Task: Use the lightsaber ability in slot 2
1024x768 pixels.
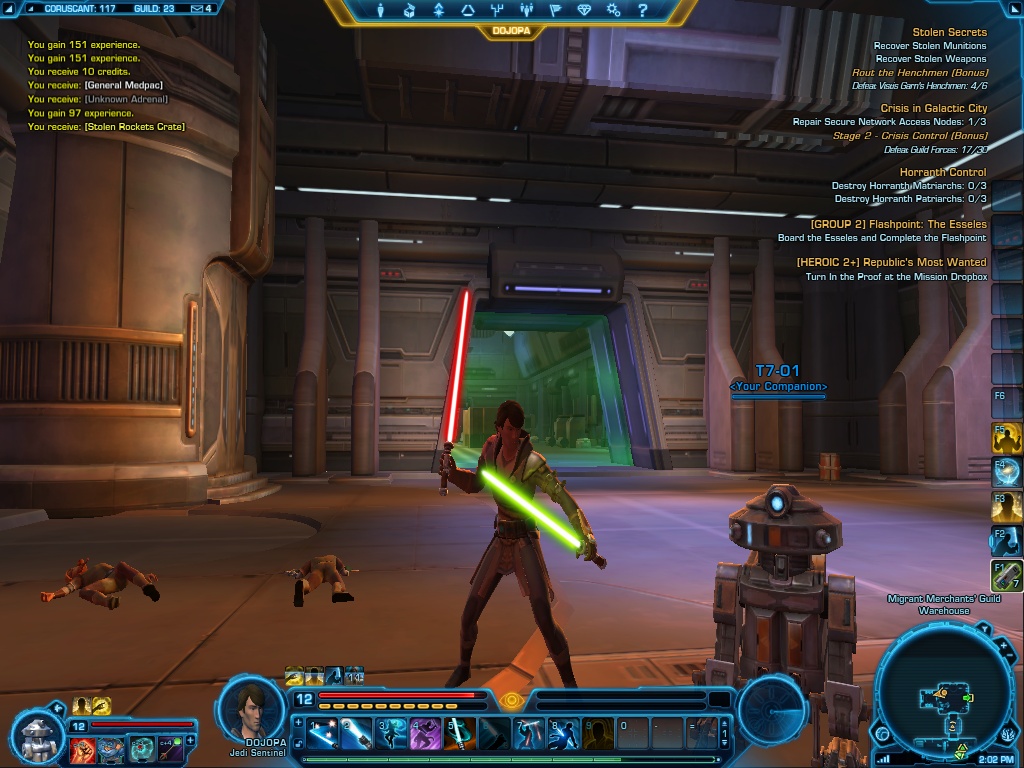Action: point(357,734)
